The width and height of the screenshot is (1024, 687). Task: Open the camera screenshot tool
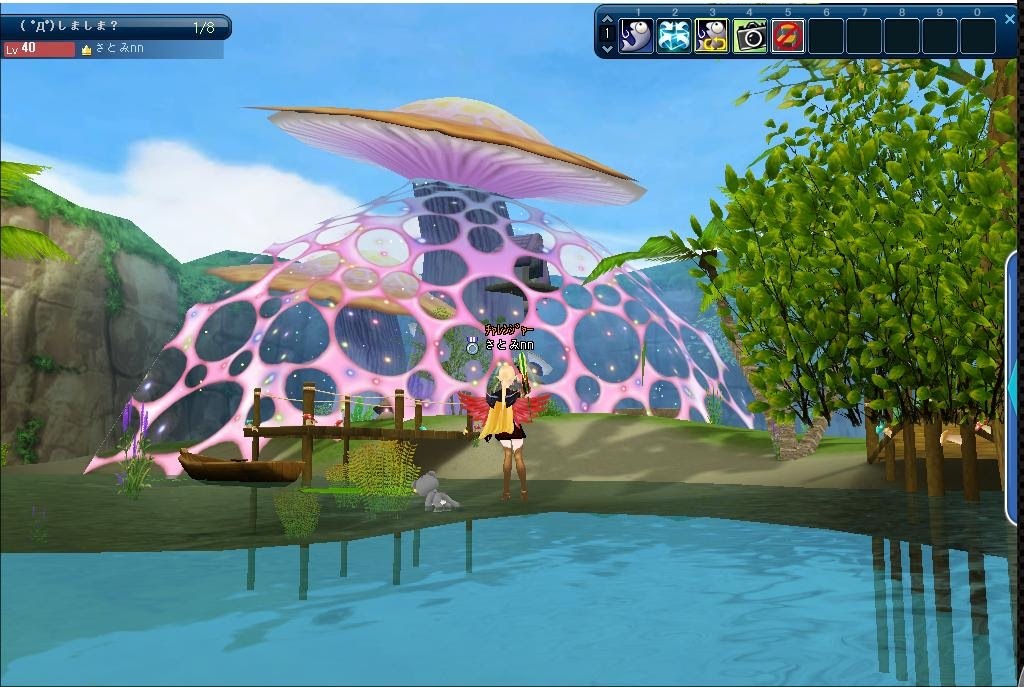click(750, 36)
